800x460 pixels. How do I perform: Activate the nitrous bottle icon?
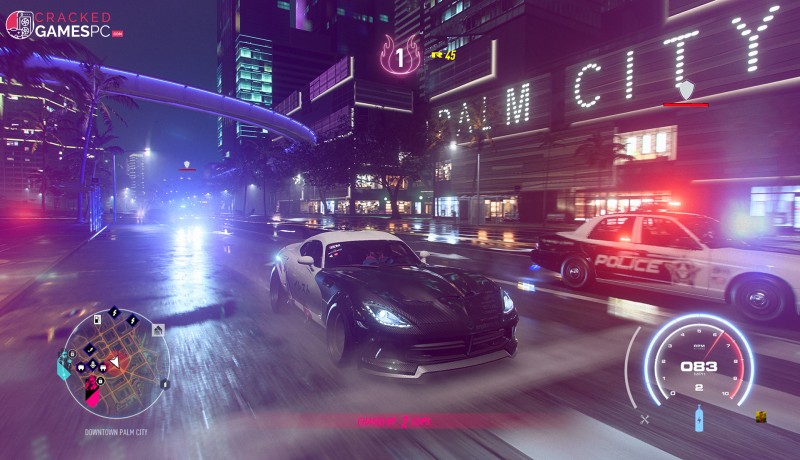click(699, 419)
